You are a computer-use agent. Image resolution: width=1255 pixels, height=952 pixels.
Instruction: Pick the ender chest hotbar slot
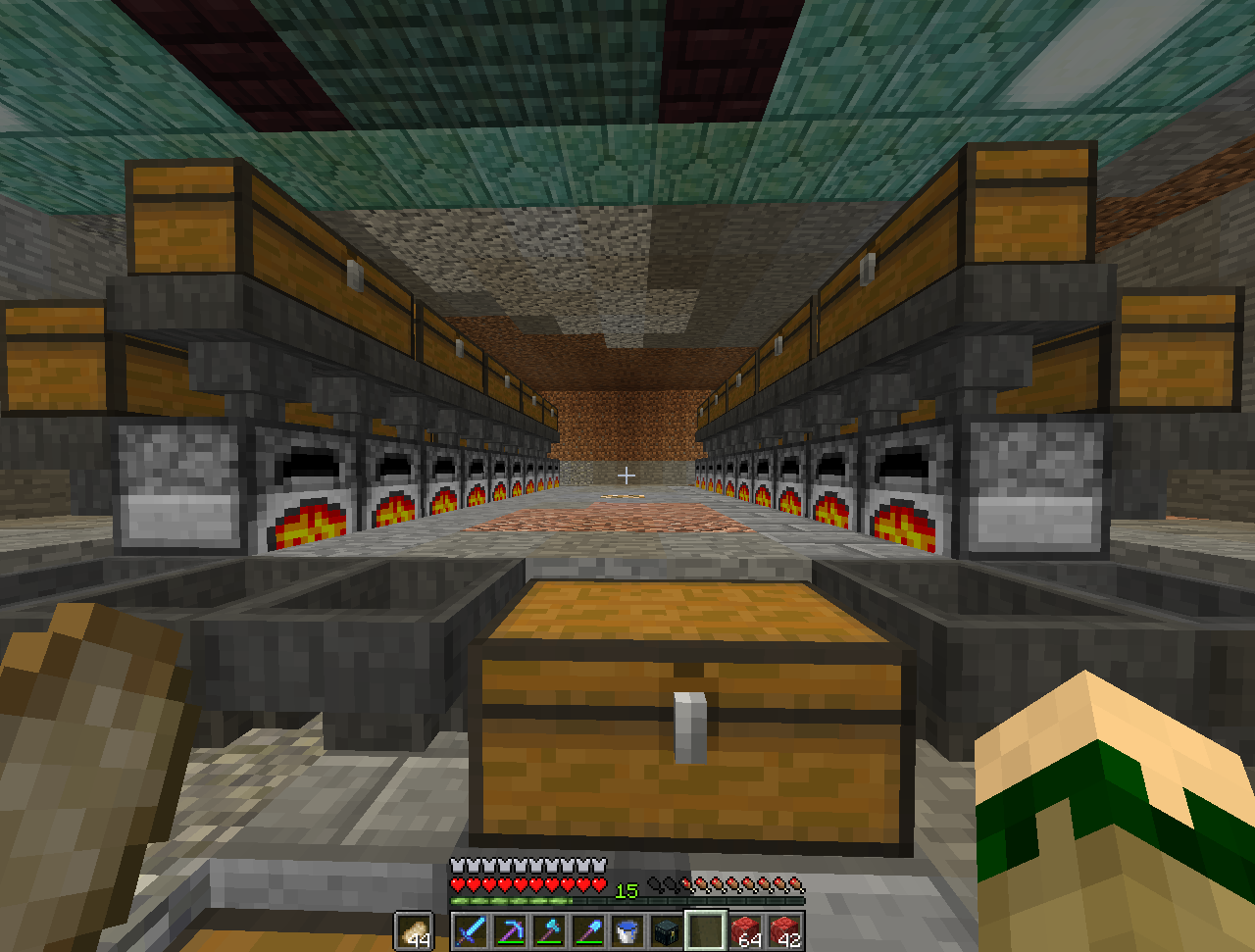[x=667, y=930]
